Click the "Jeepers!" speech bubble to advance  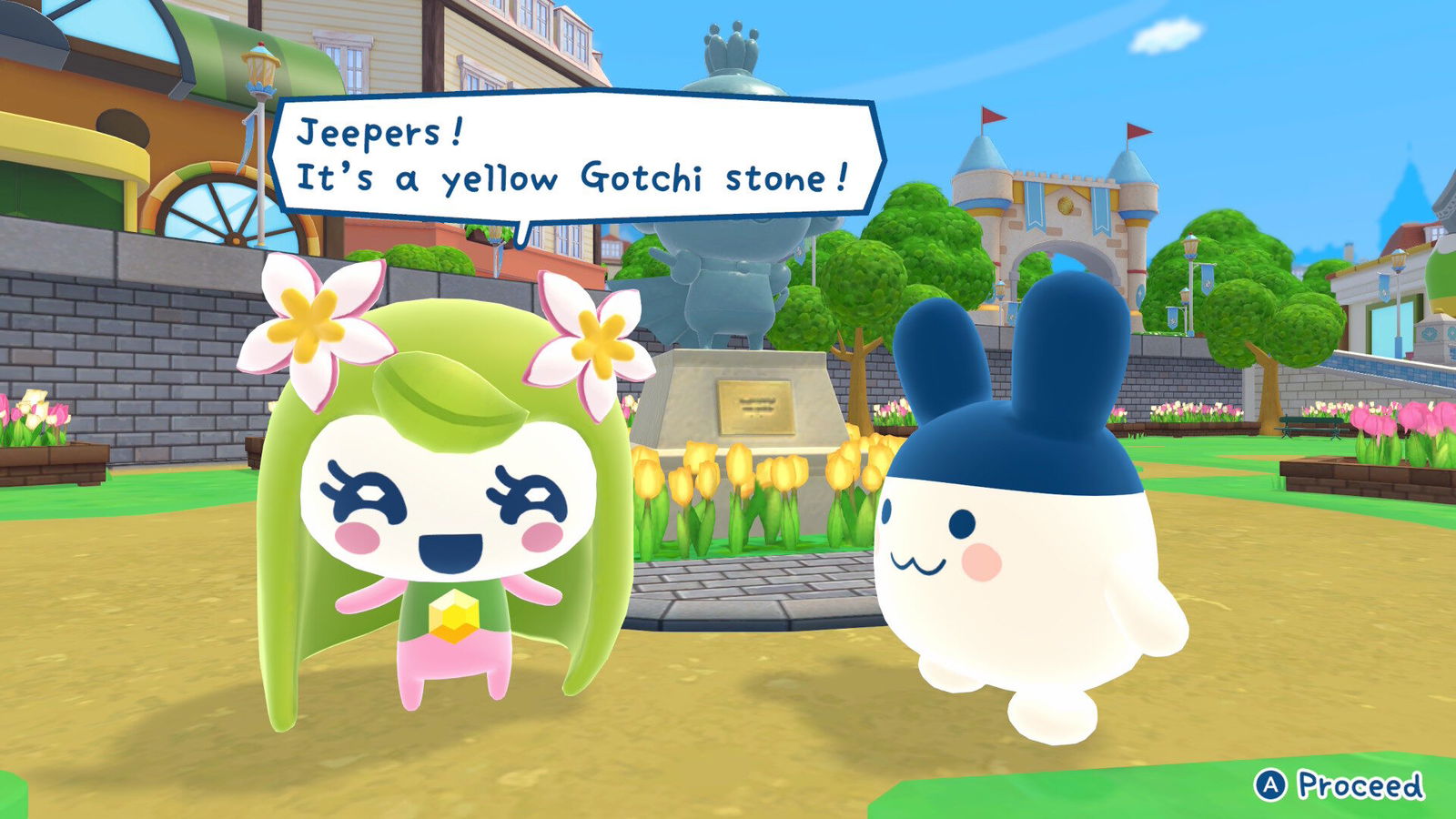[x=575, y=157]
